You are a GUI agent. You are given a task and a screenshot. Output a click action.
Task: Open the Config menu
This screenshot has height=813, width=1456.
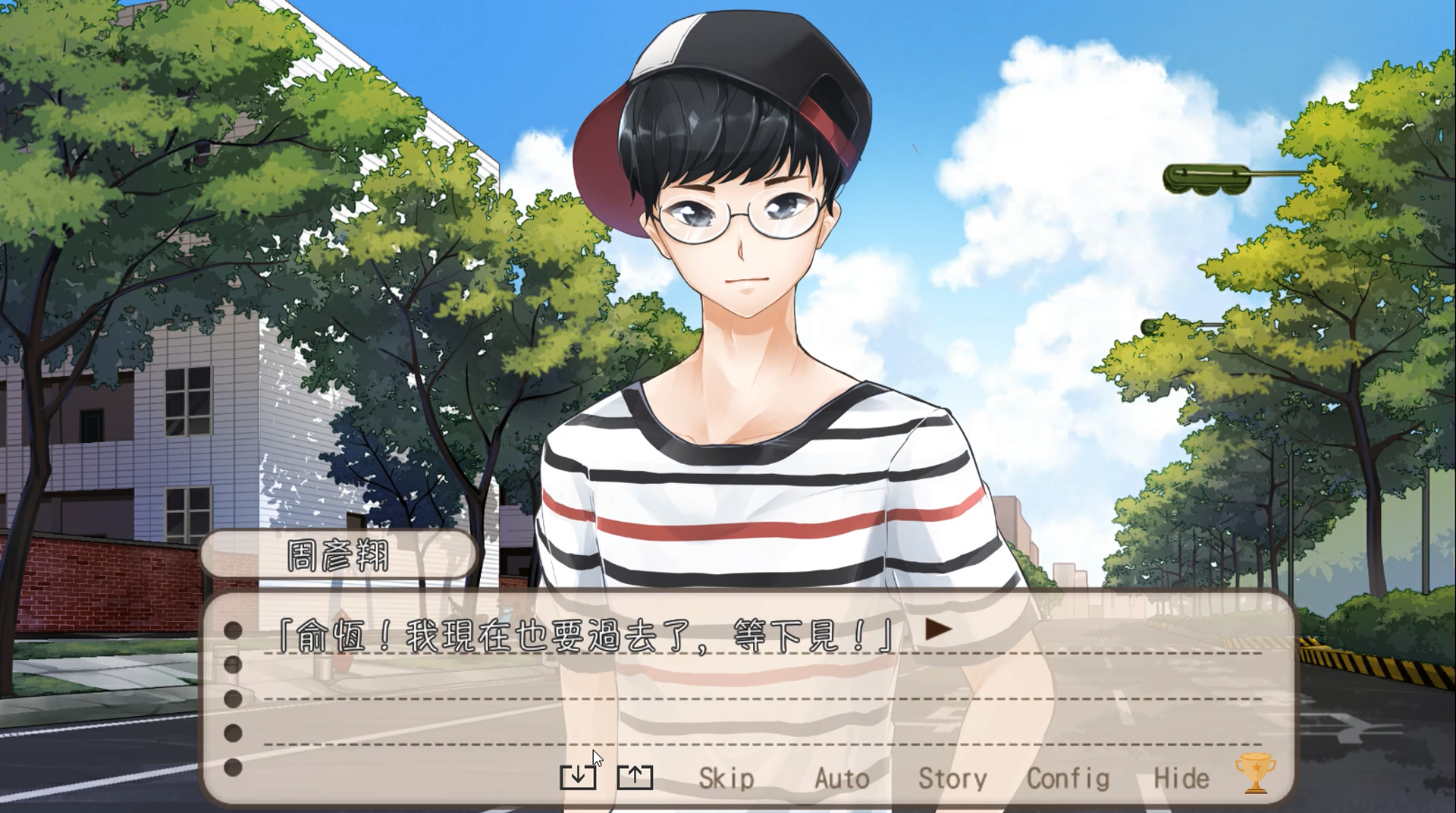1068,779
